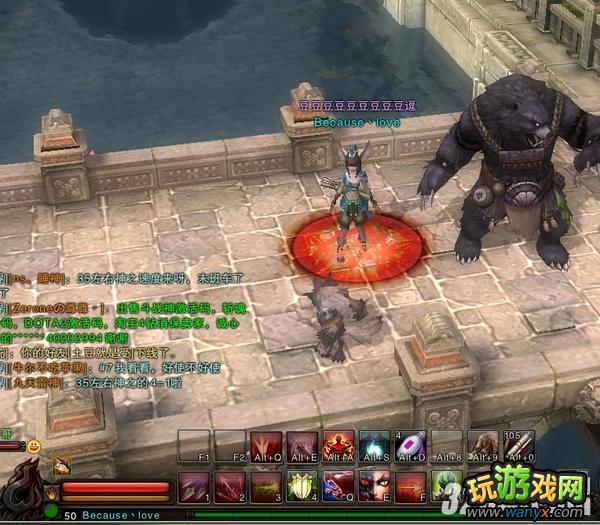The image size is (600, 525).
Task: Select the Alt+9 beast icon slot
Action: (x=483, y=446)
